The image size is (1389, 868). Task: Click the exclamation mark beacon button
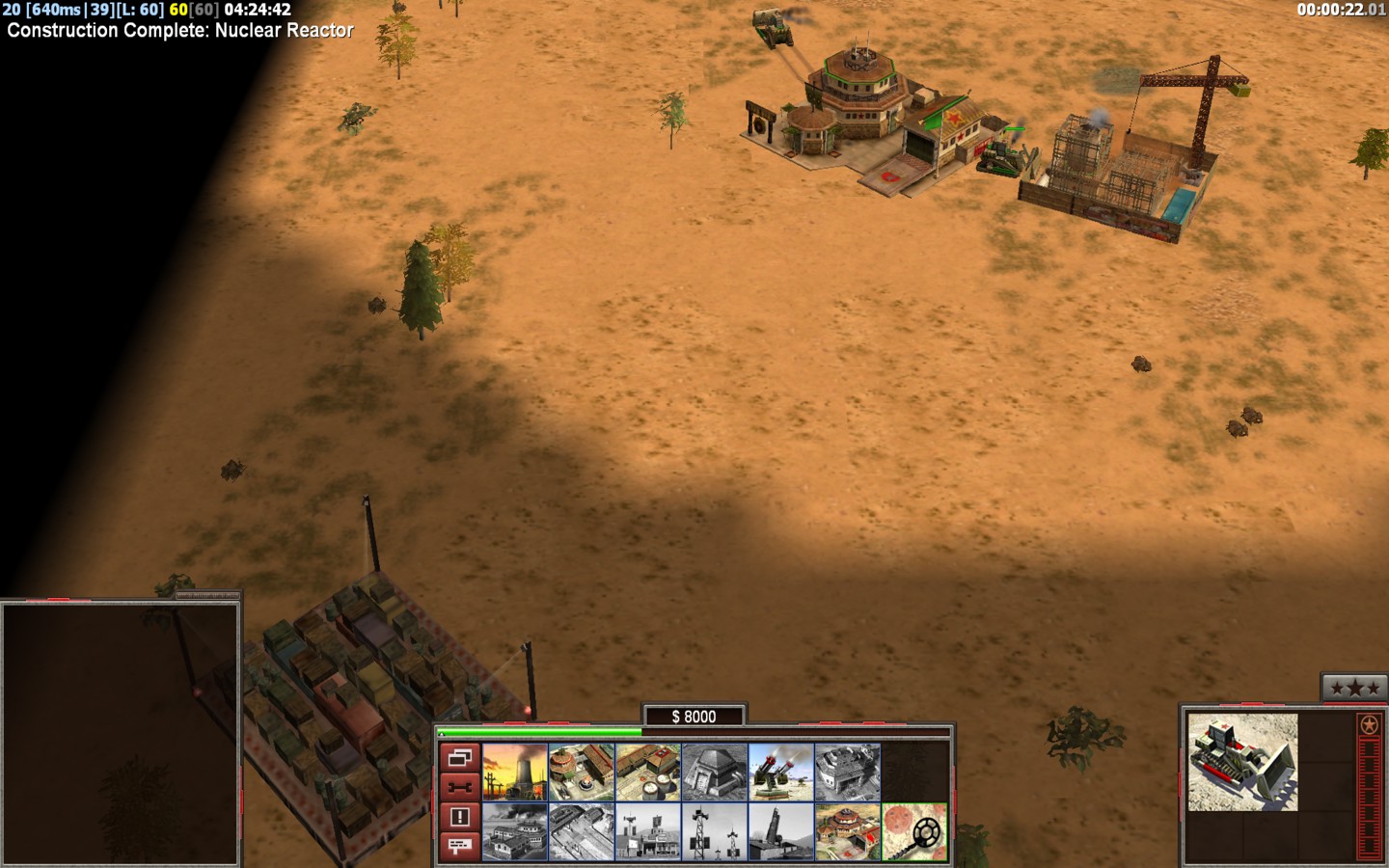click(459, 817)
